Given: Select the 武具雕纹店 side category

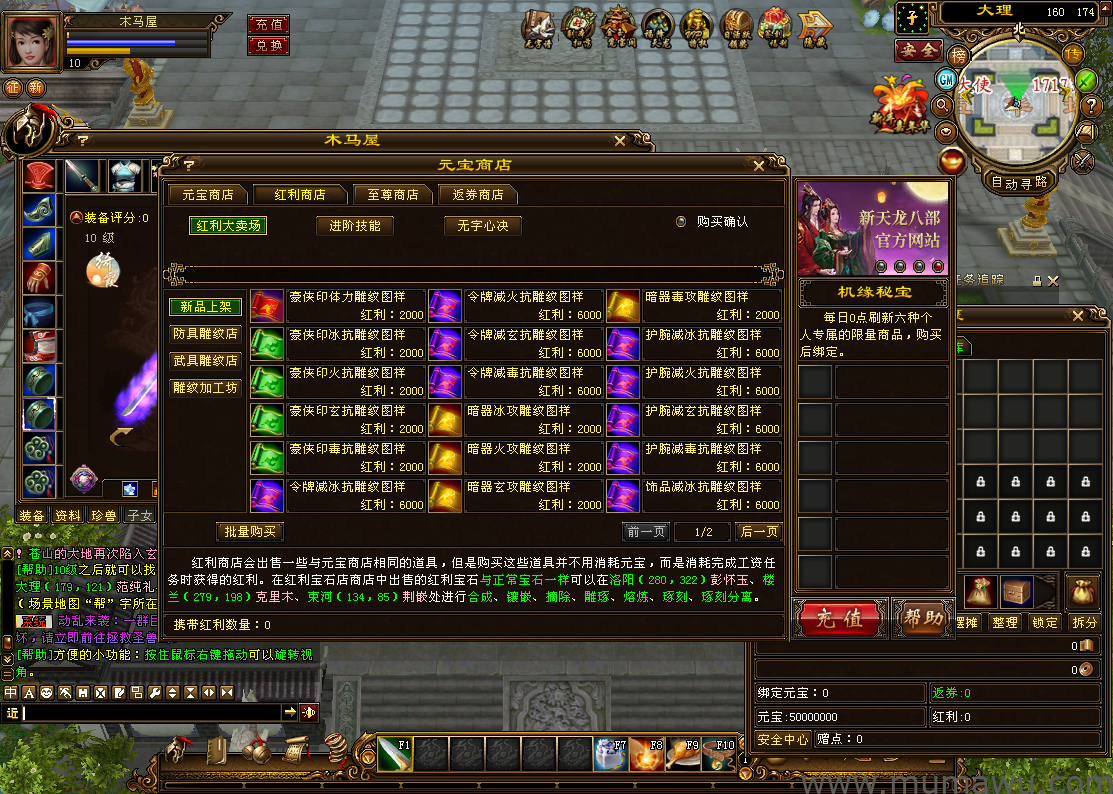Looking at the screenshot, I should tap(205, 361).
